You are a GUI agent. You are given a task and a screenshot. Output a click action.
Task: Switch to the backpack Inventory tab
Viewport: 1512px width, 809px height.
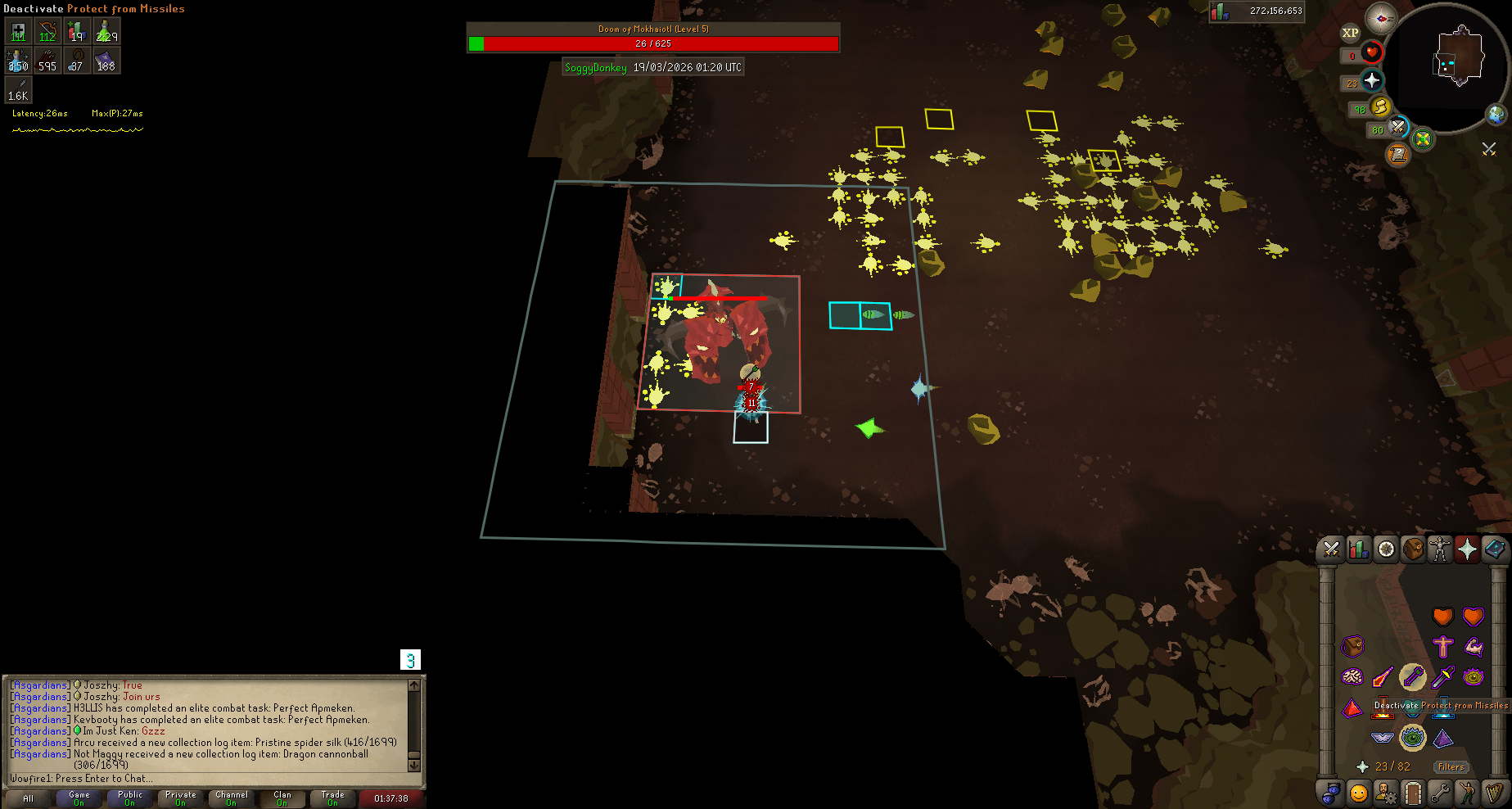pos(1413,549)
